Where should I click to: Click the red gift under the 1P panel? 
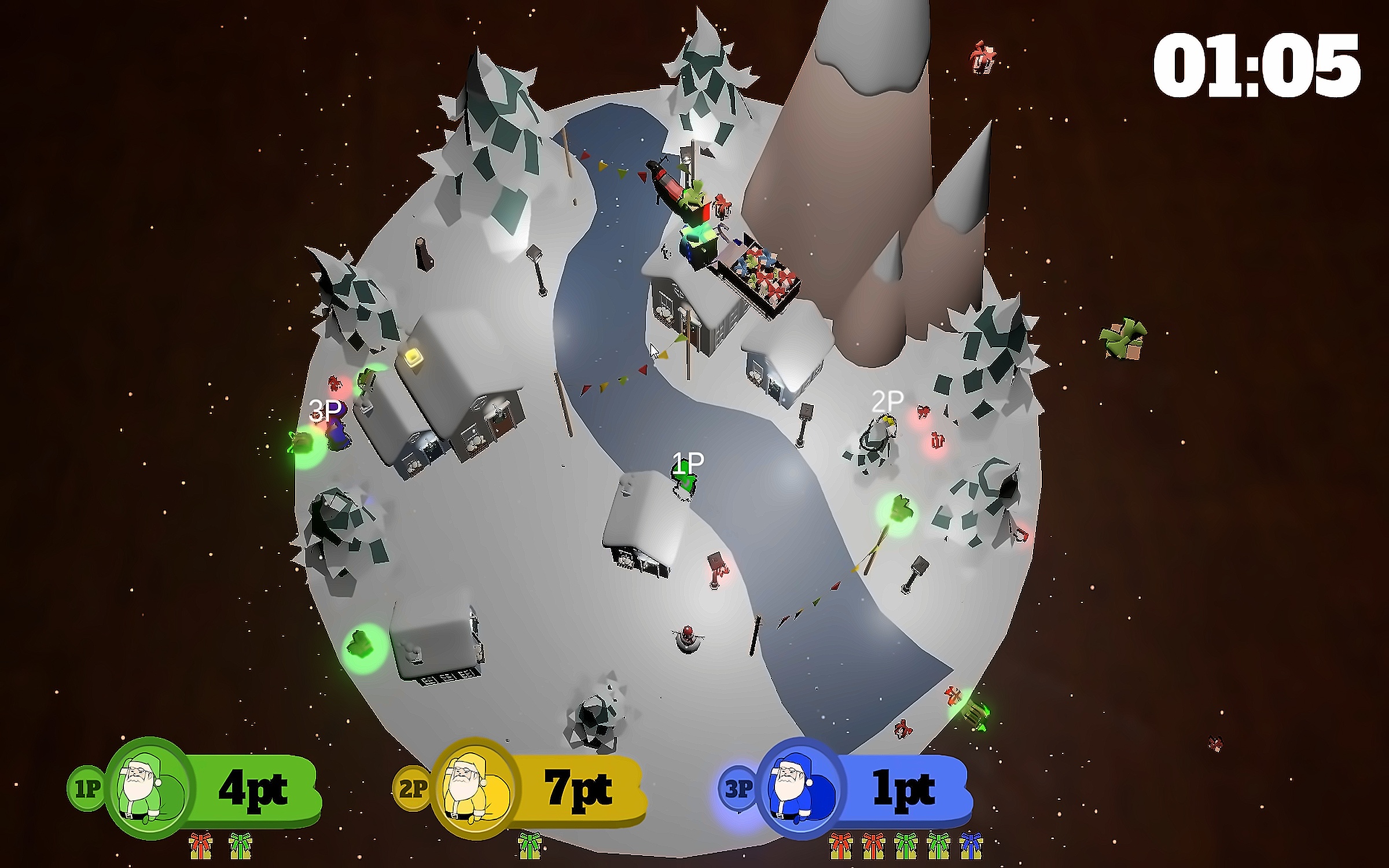(201, 846)
